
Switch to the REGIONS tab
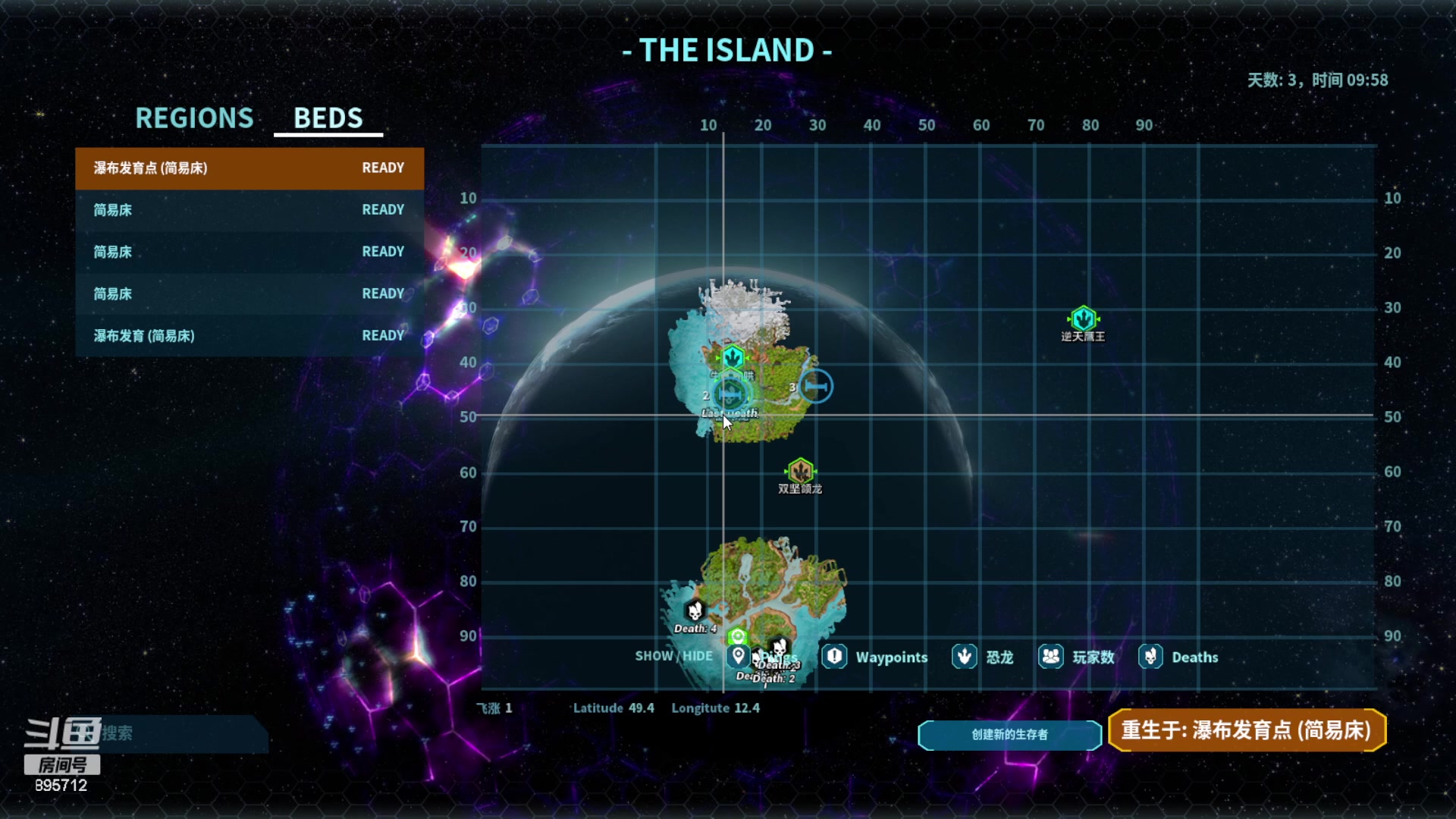[x=194, y=118]
